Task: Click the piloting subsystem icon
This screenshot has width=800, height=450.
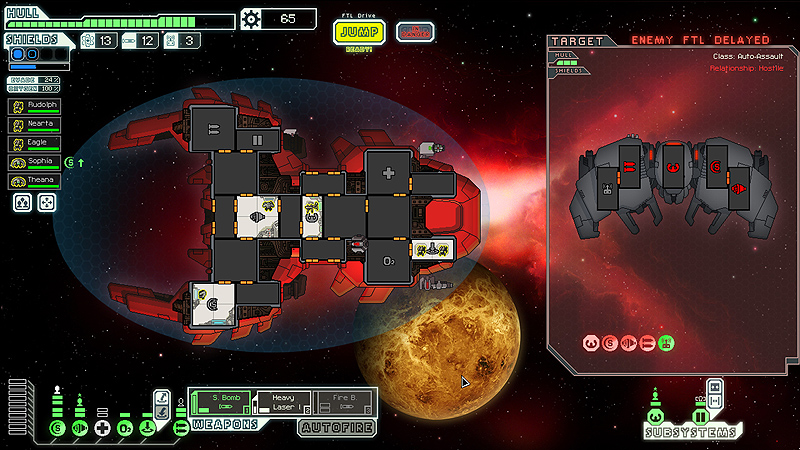Action: coord(655,417)
